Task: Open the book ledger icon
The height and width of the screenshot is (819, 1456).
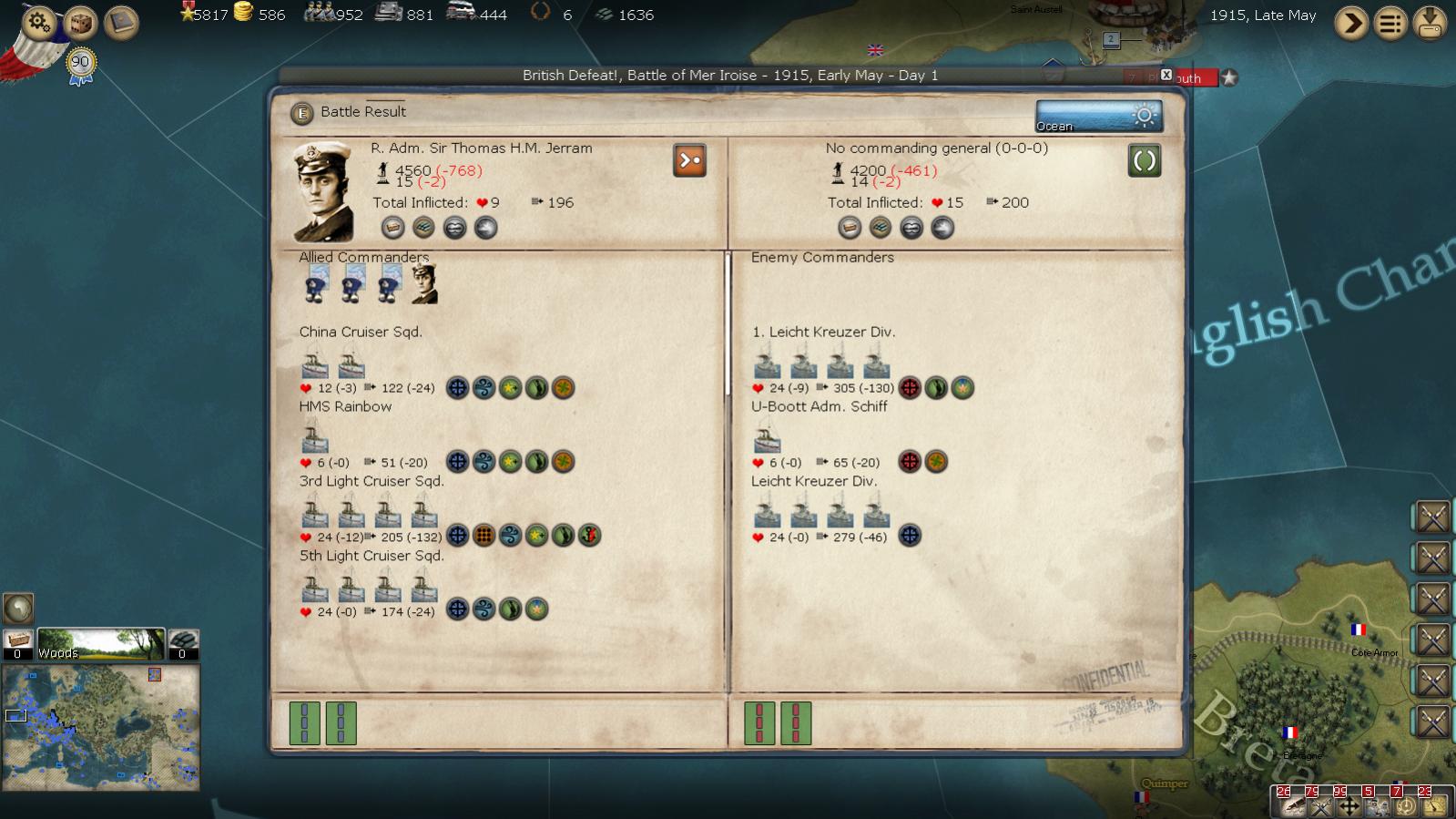Action: (x=121, y=22)
